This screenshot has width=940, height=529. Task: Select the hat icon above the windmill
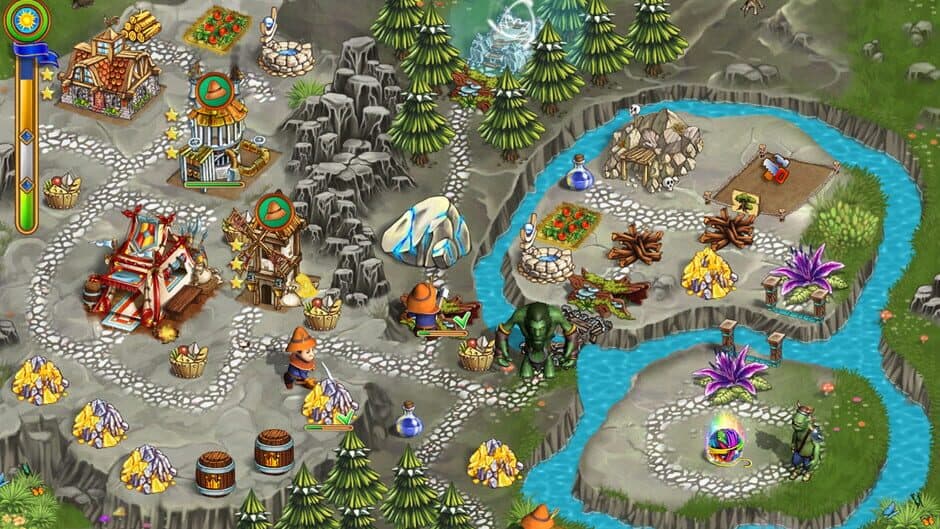[272, 209]
